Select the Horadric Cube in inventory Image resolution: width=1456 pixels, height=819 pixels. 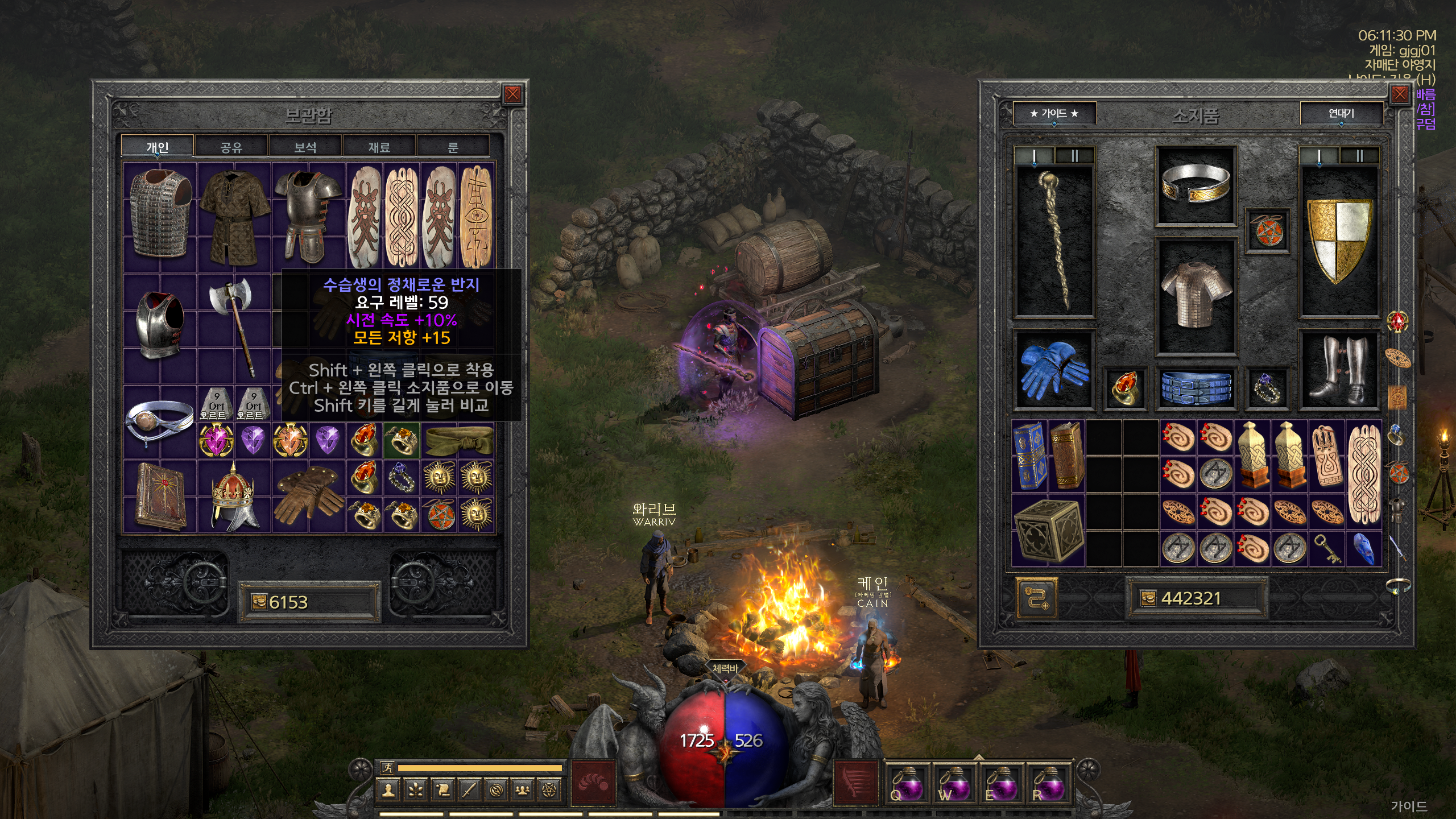(x=1048, y=530)
